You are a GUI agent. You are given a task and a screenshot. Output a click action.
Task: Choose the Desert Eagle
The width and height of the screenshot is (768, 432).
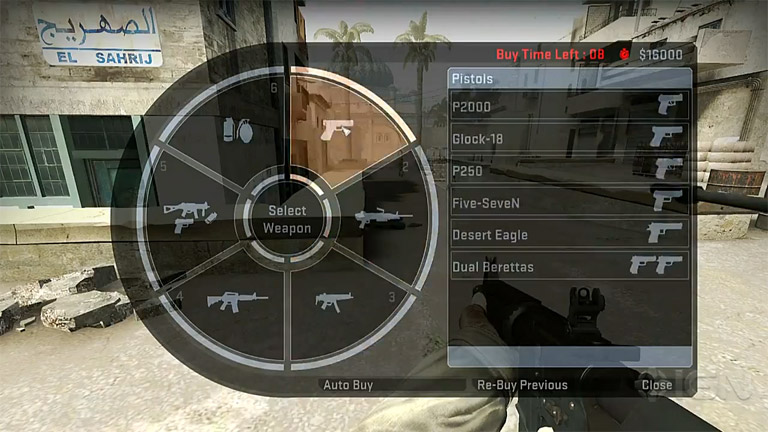pos(569,234)
